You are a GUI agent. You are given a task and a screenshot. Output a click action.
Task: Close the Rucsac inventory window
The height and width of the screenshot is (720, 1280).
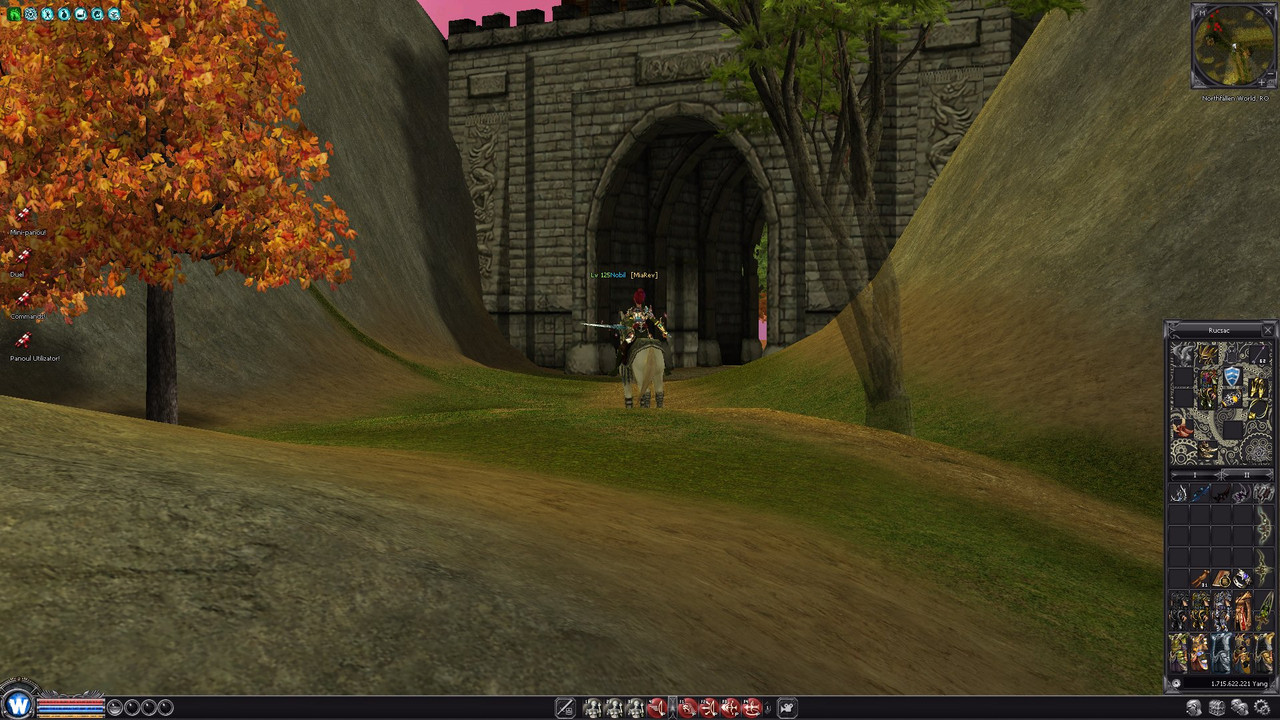[1268, 330]
